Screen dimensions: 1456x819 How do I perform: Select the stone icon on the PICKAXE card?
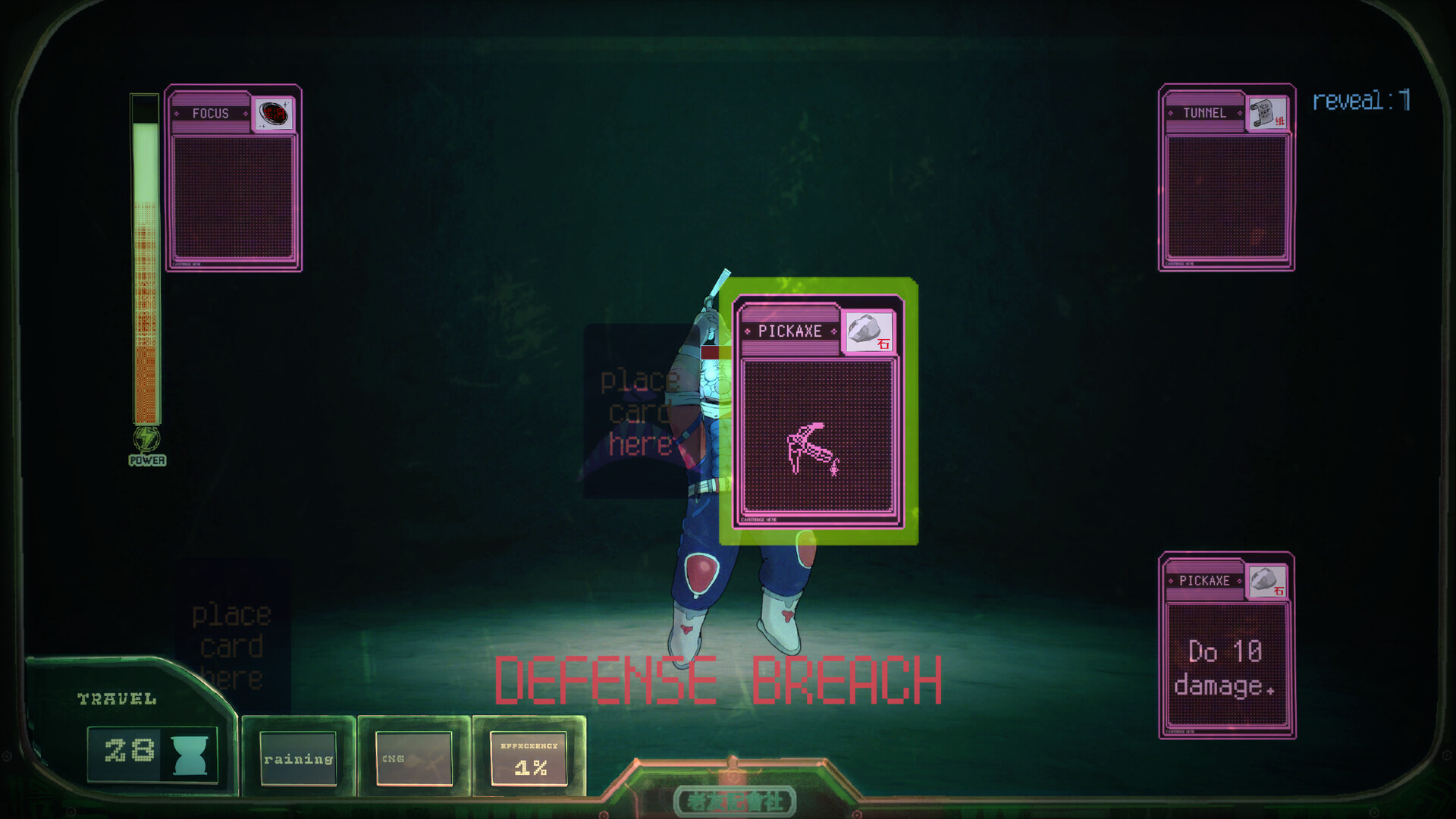tap(867, 332)
